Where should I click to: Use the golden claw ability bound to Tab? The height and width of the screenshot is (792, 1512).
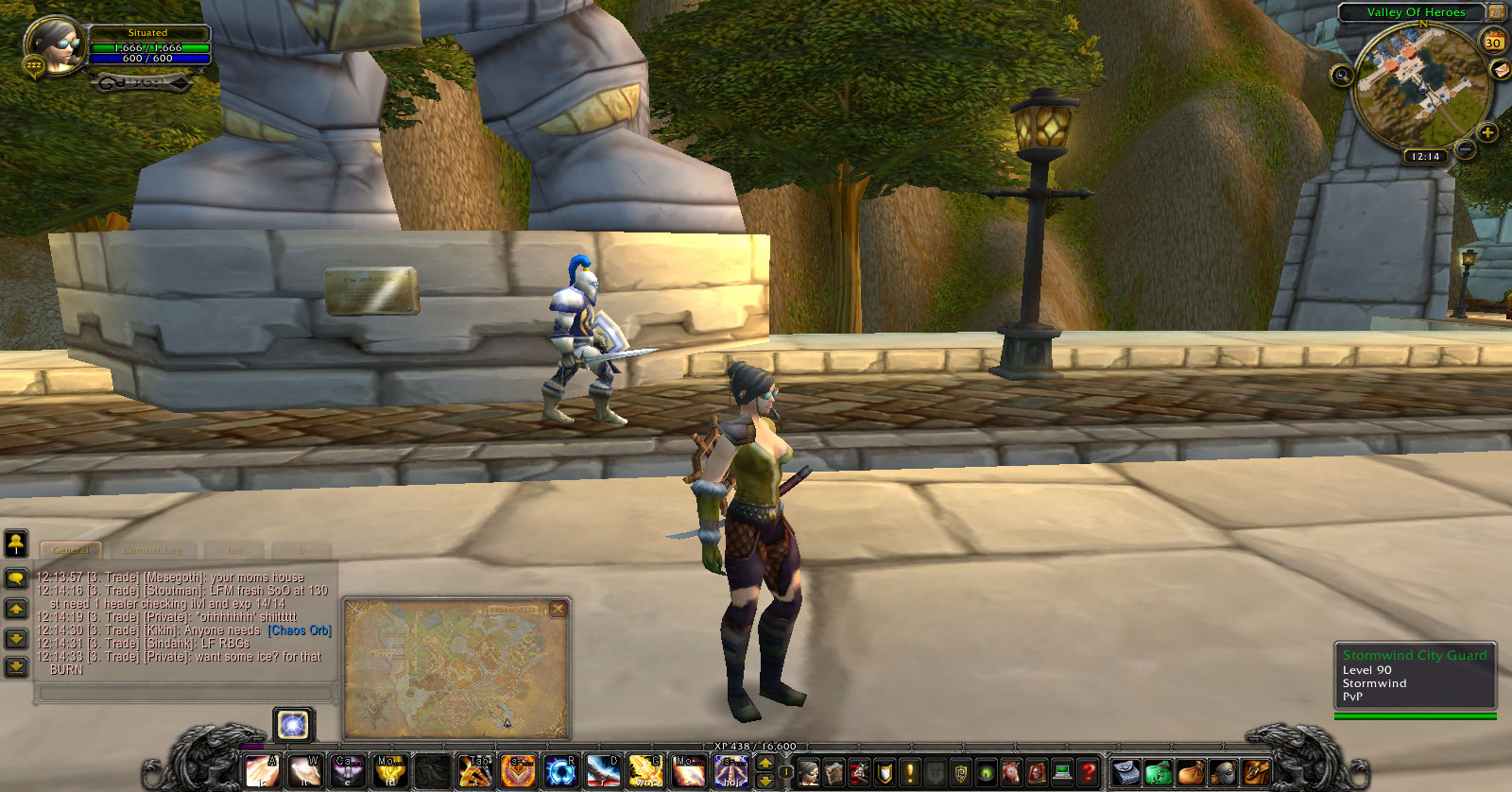coord(475,772)
